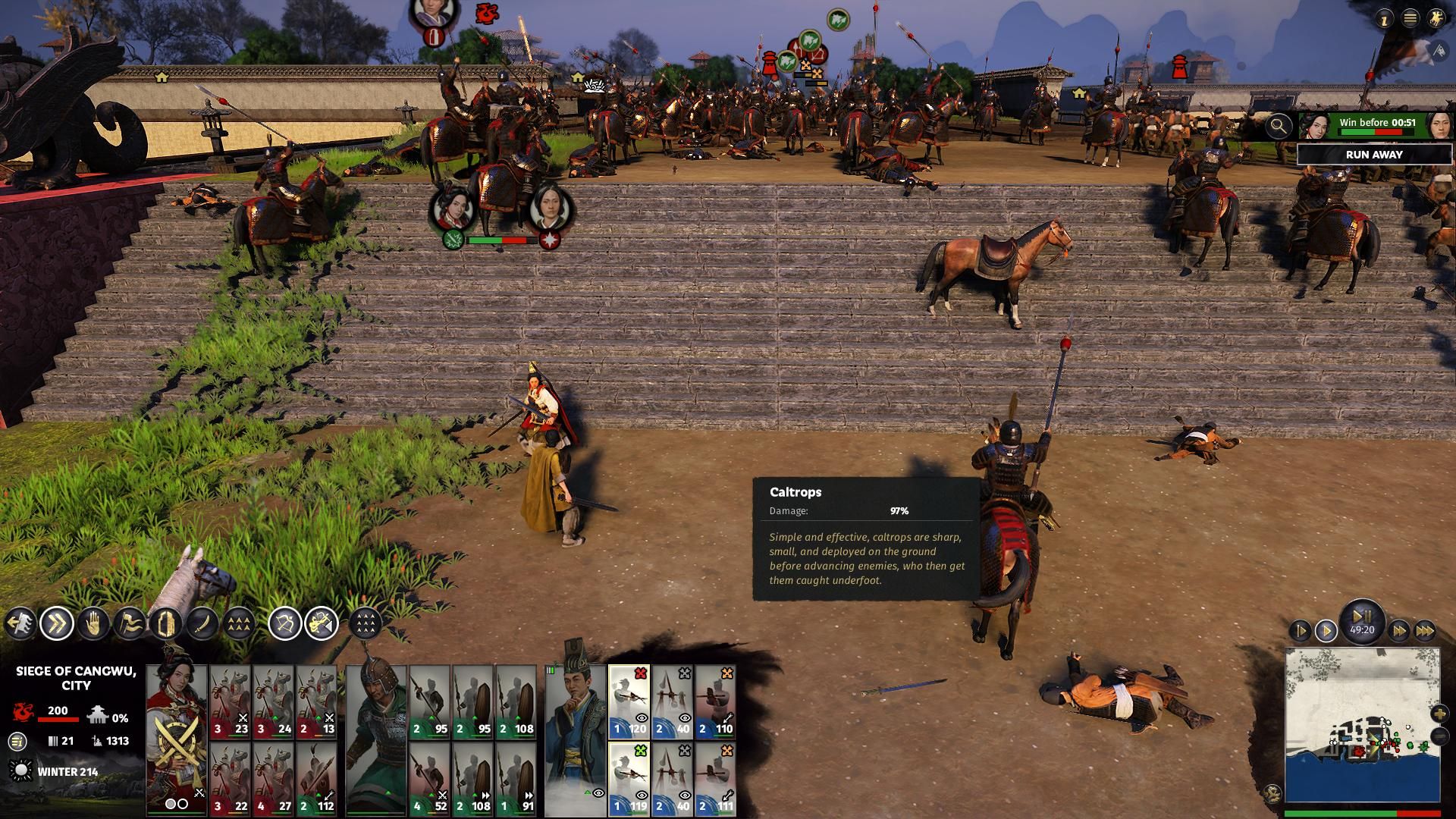Screen dimensions: 1456x819
Task: Activate the melee mode sword icon
Action: pos(202,624)
